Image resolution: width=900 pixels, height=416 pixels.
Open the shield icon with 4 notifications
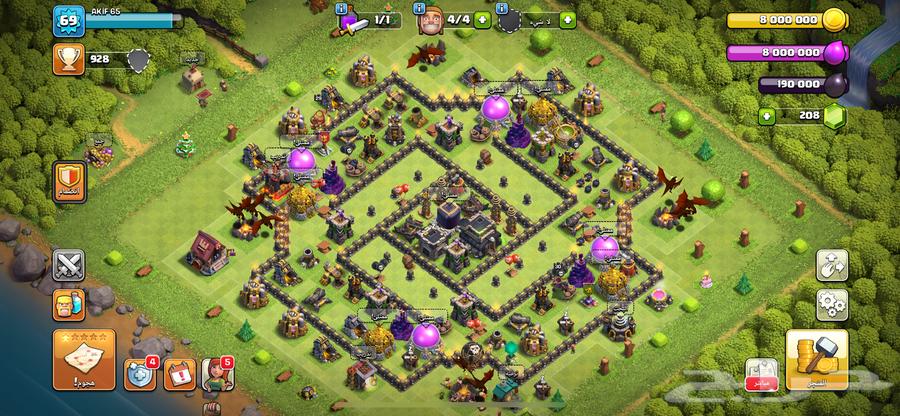pos(139,374)
